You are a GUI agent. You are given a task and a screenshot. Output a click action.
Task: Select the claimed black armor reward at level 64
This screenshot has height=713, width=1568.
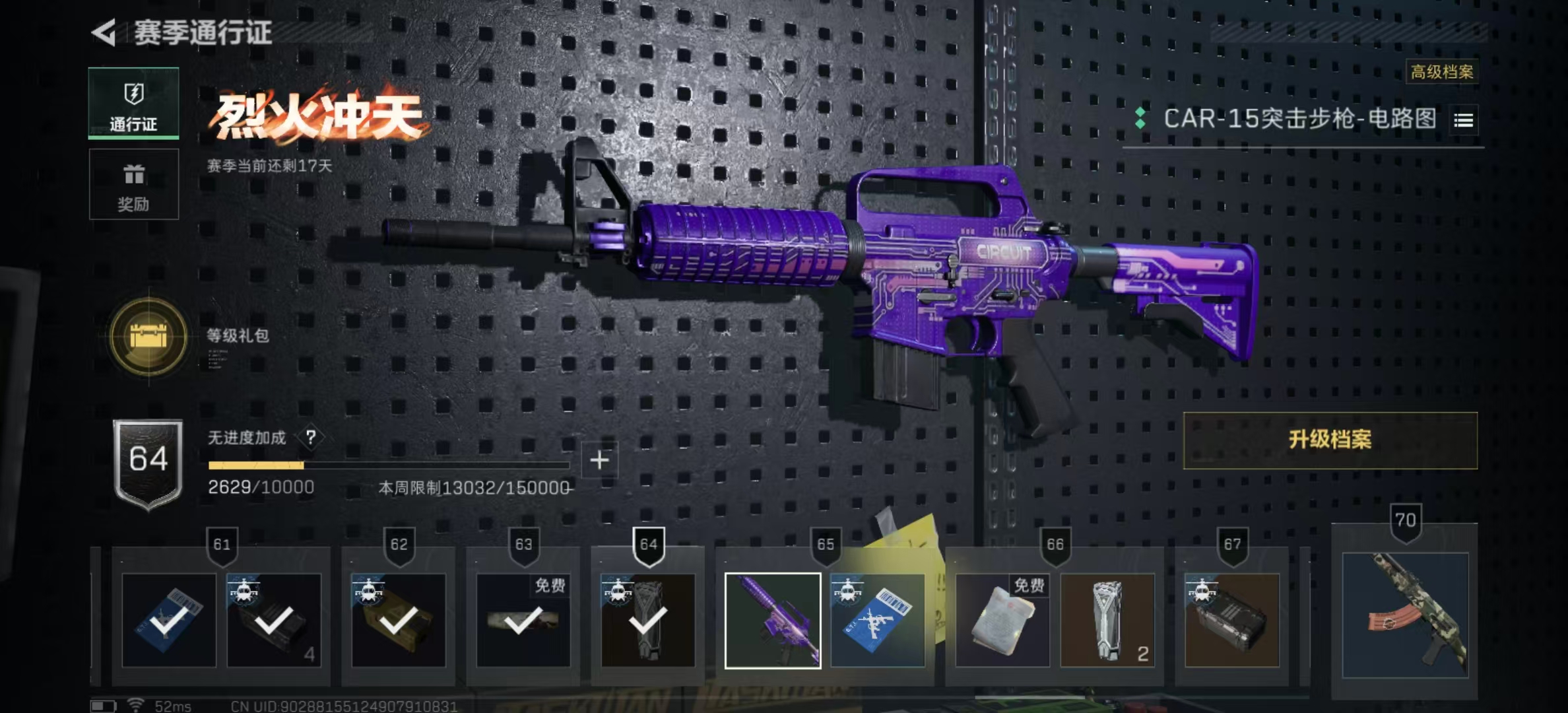[x=648, y=621]
